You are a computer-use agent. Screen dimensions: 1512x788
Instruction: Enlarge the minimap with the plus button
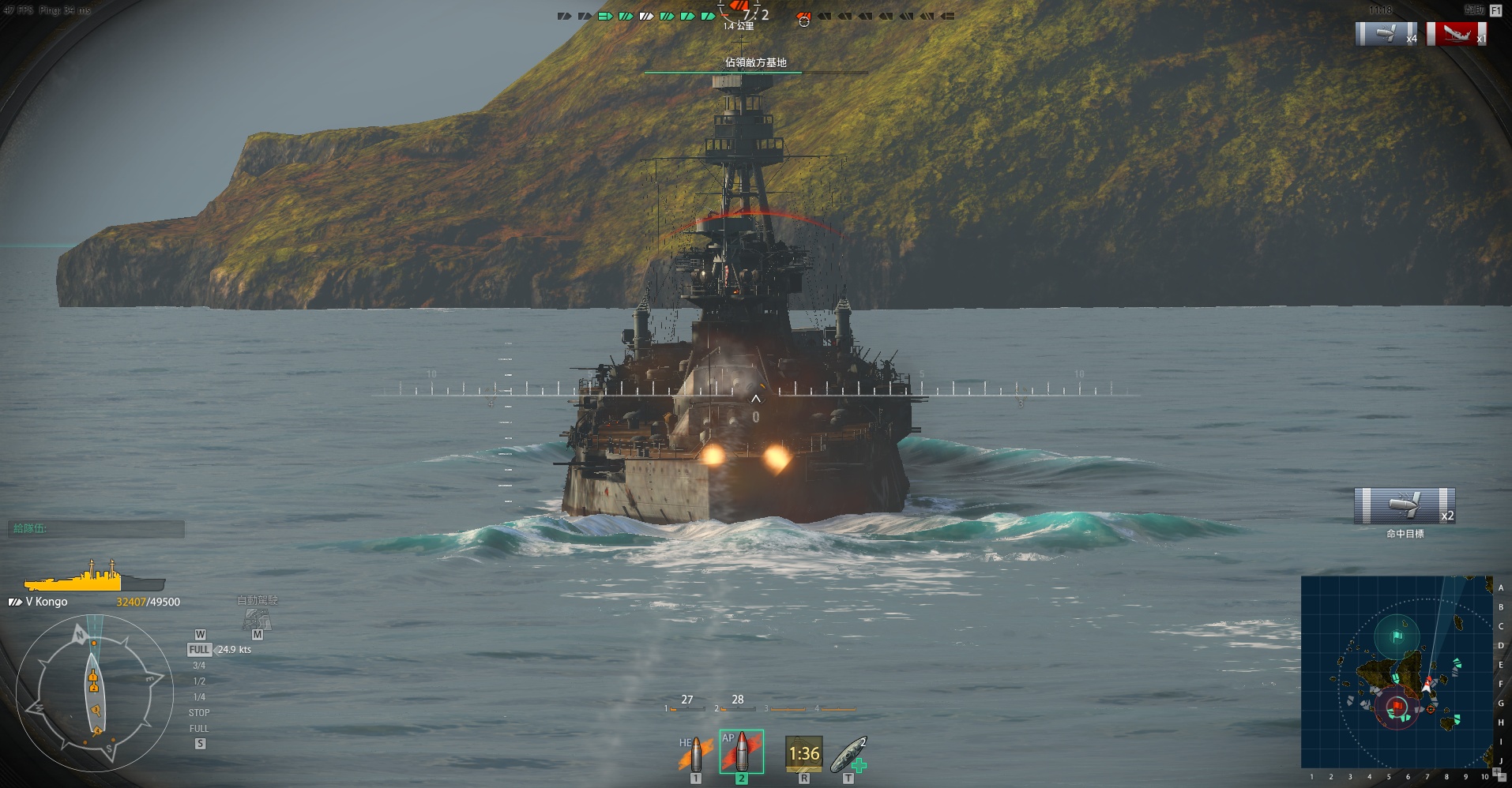tap(1496, 772)
